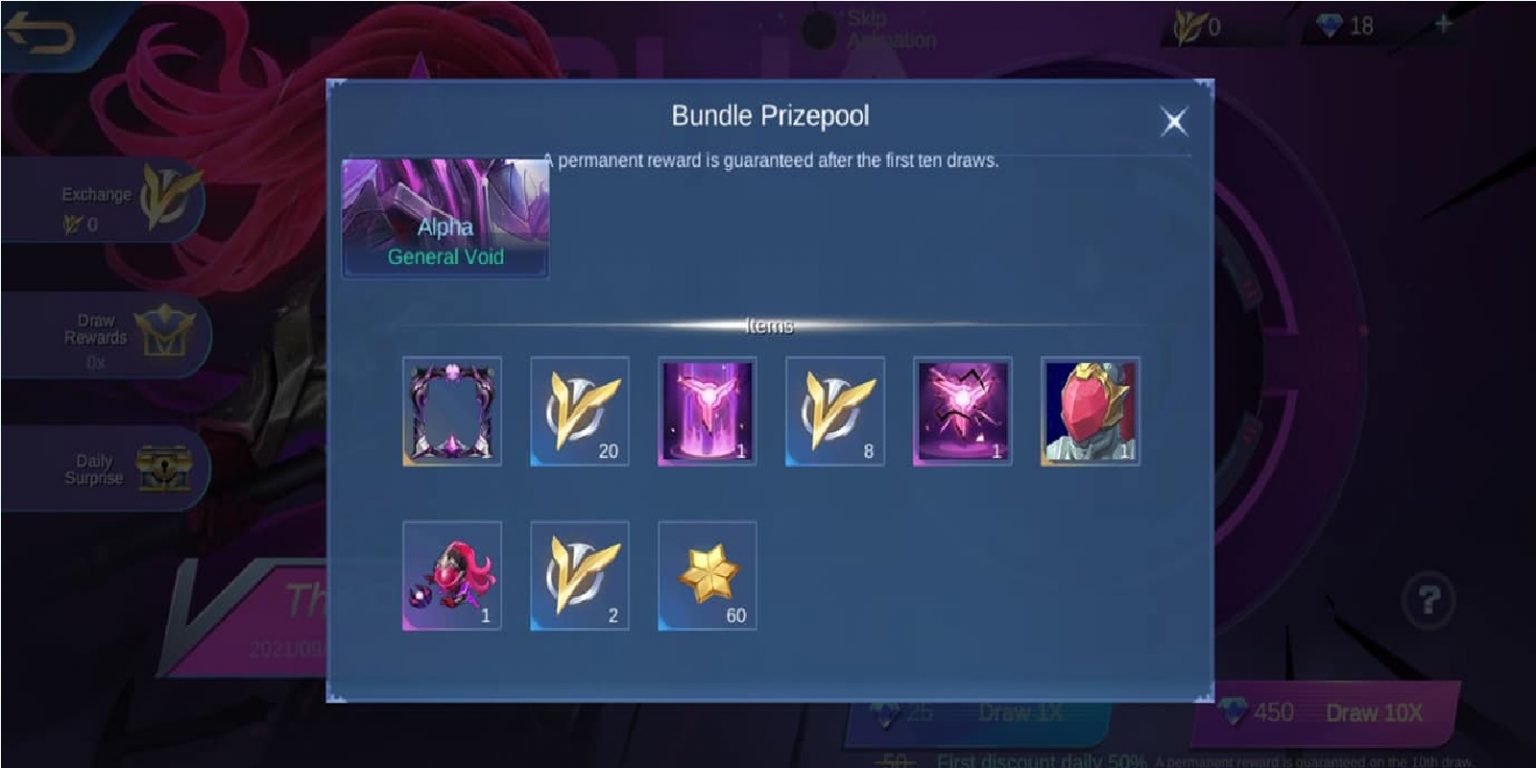
Task: Select the 20 ticket prize tile
Action: [578, 412]
